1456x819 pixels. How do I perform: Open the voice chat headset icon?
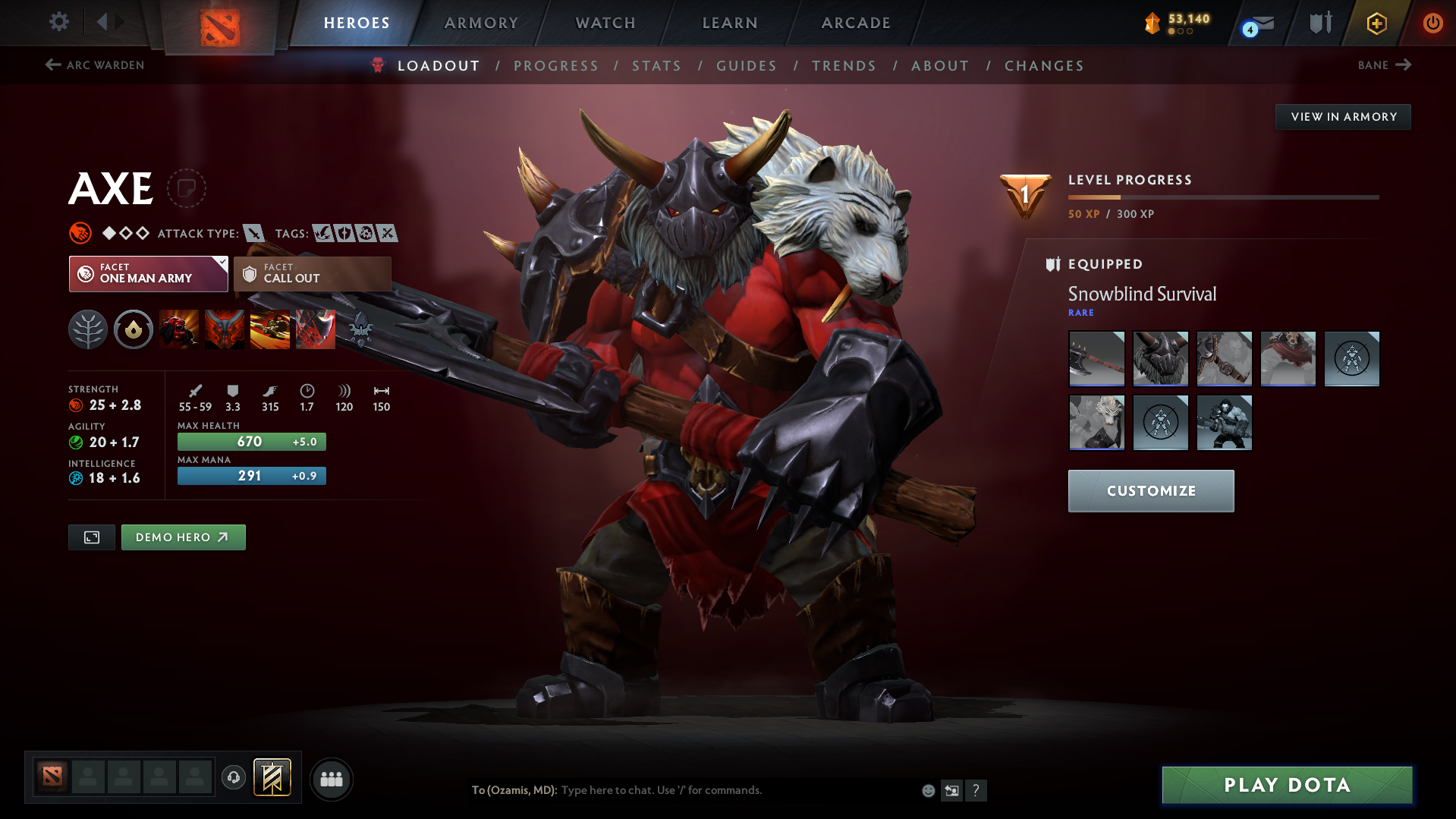click(234, 778)
